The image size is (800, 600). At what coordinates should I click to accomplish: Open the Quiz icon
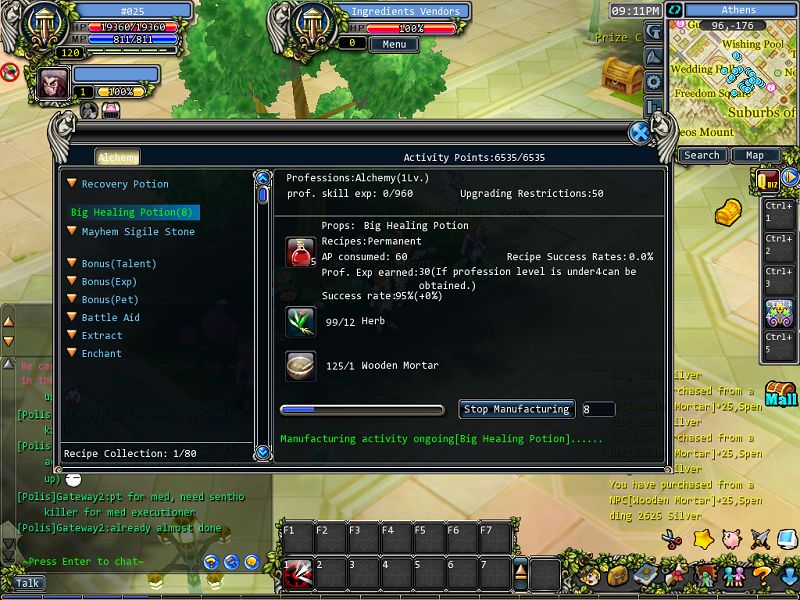tap(768, 179)
